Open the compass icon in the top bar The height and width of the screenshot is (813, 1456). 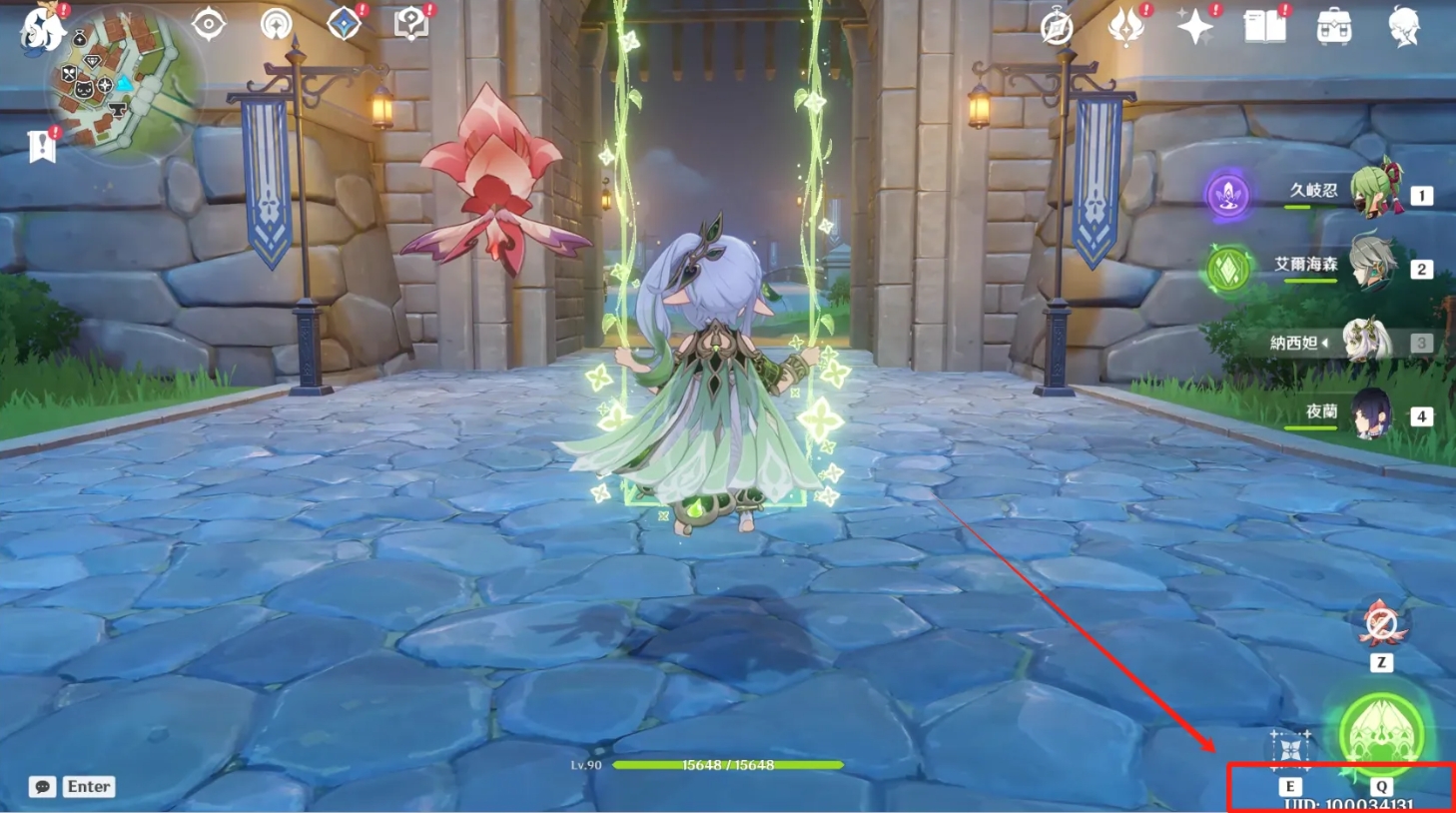tap(1057, 28)
